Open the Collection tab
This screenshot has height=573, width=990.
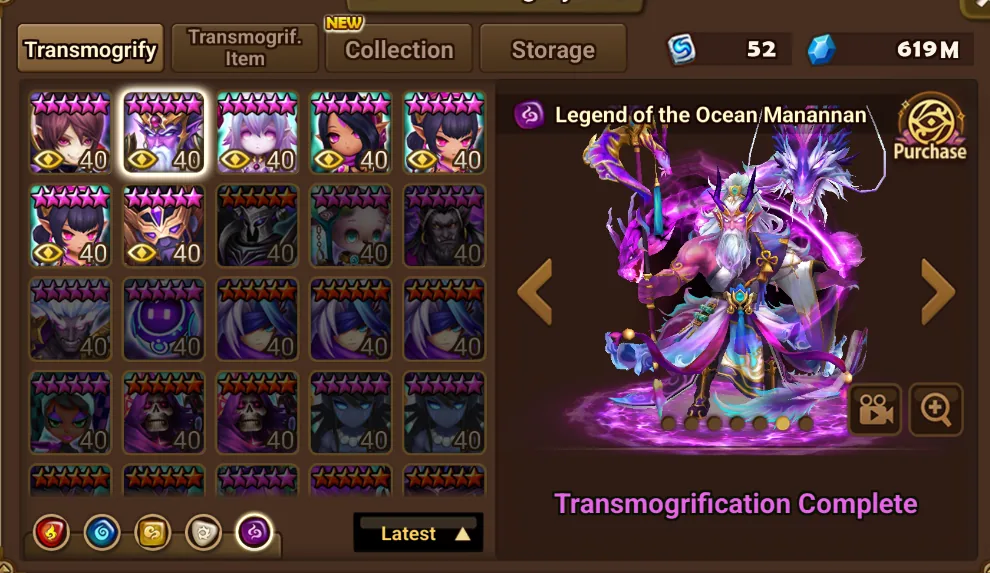point(399,49)
